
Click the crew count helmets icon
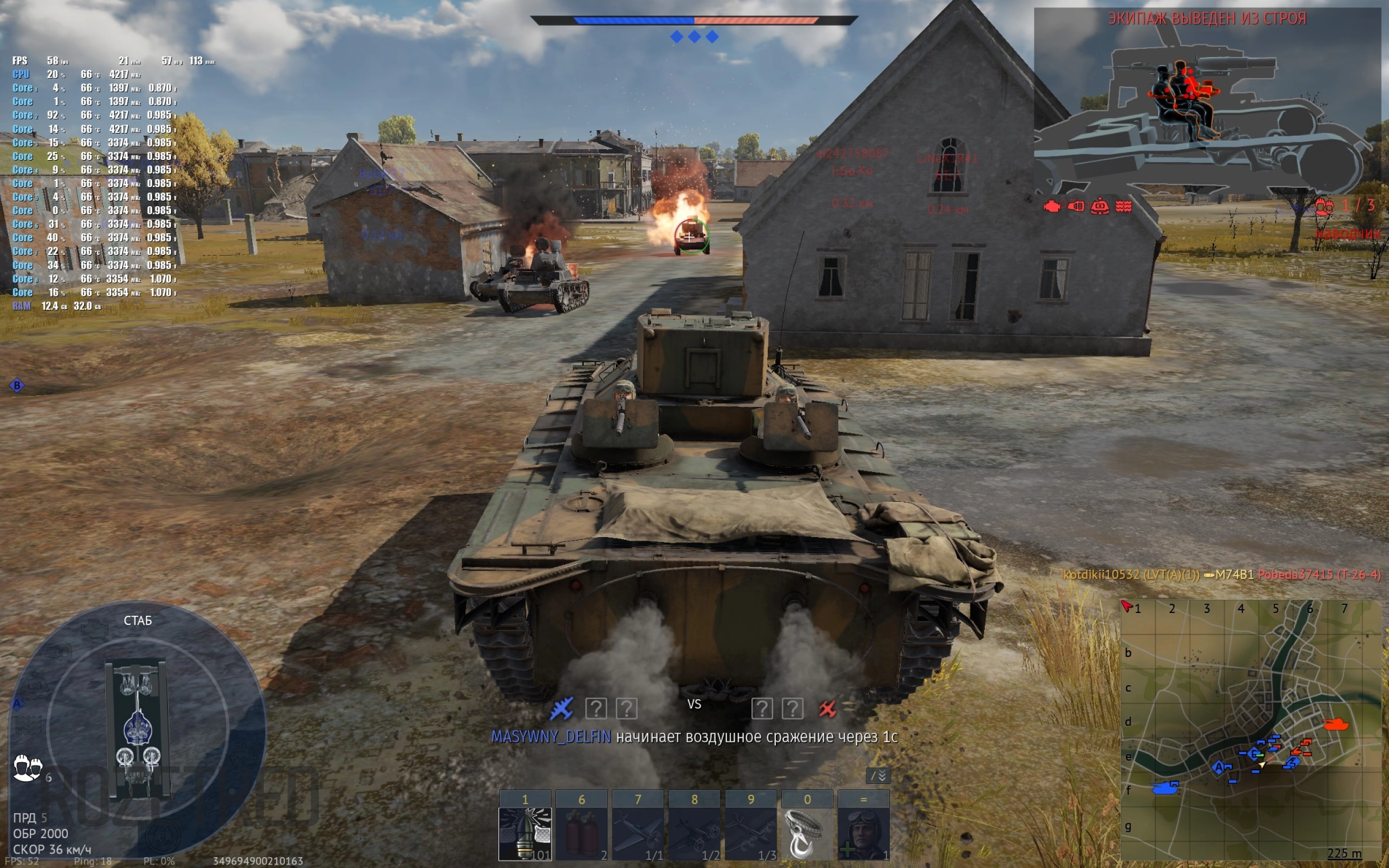click(28, 768)
